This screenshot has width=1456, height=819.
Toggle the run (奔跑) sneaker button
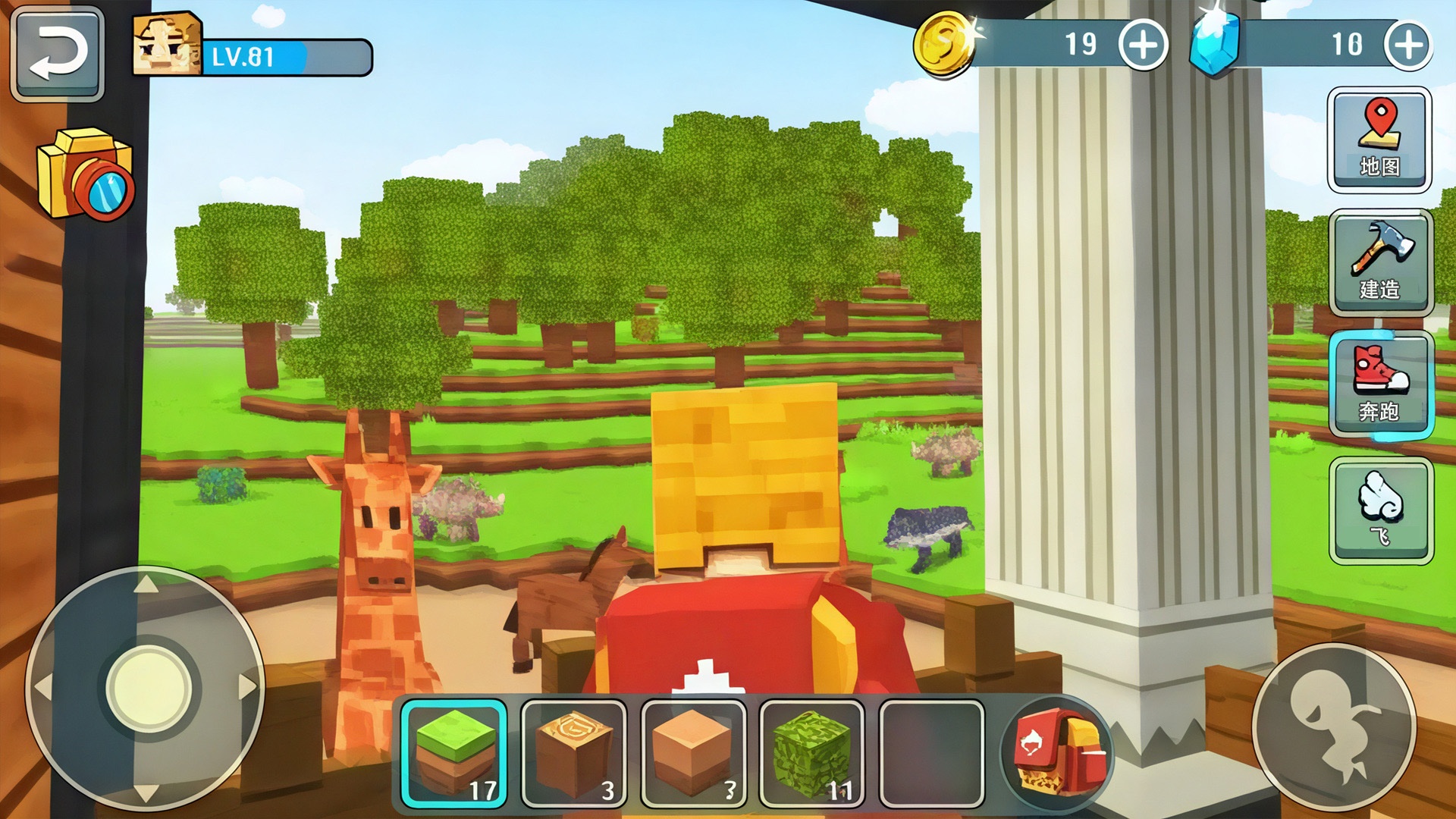(1380, 385)
